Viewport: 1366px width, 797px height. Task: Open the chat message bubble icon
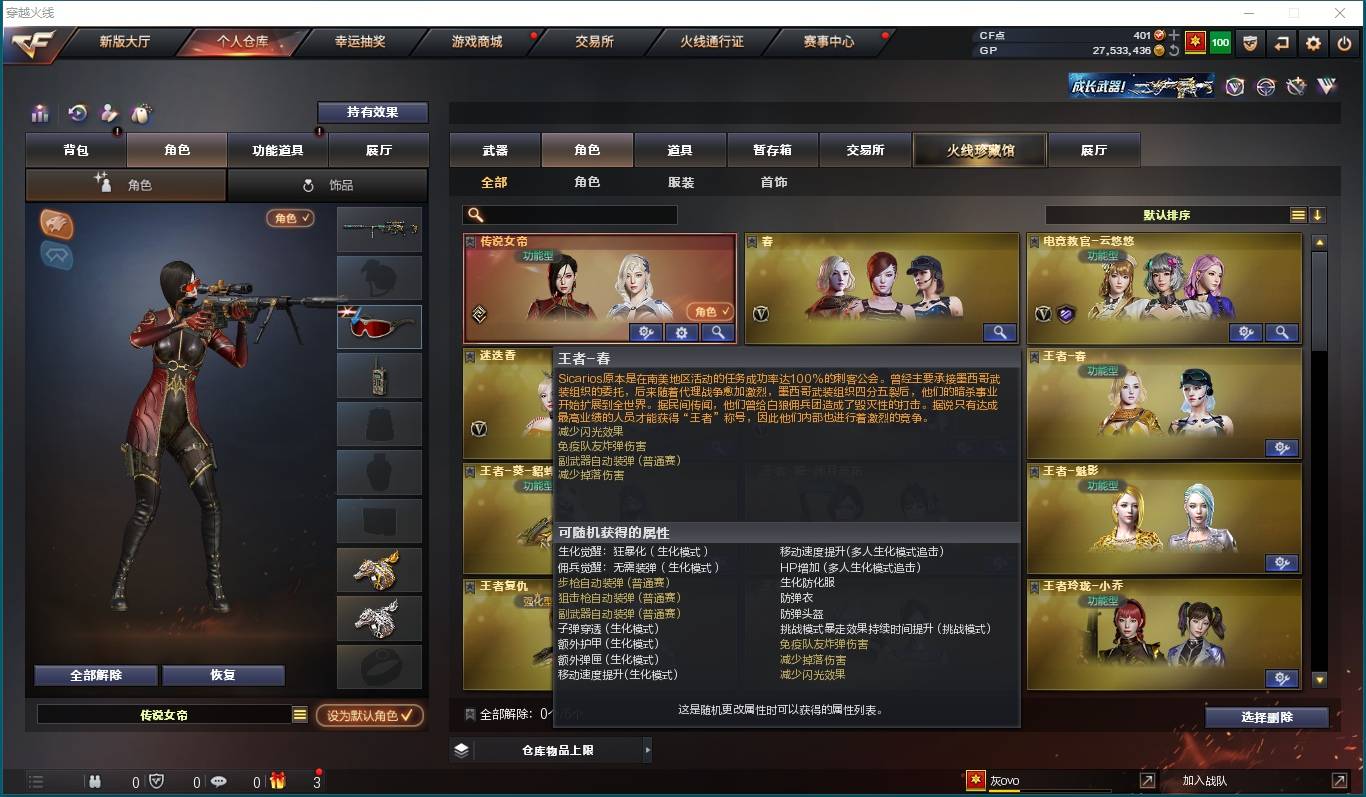[221, 781]
